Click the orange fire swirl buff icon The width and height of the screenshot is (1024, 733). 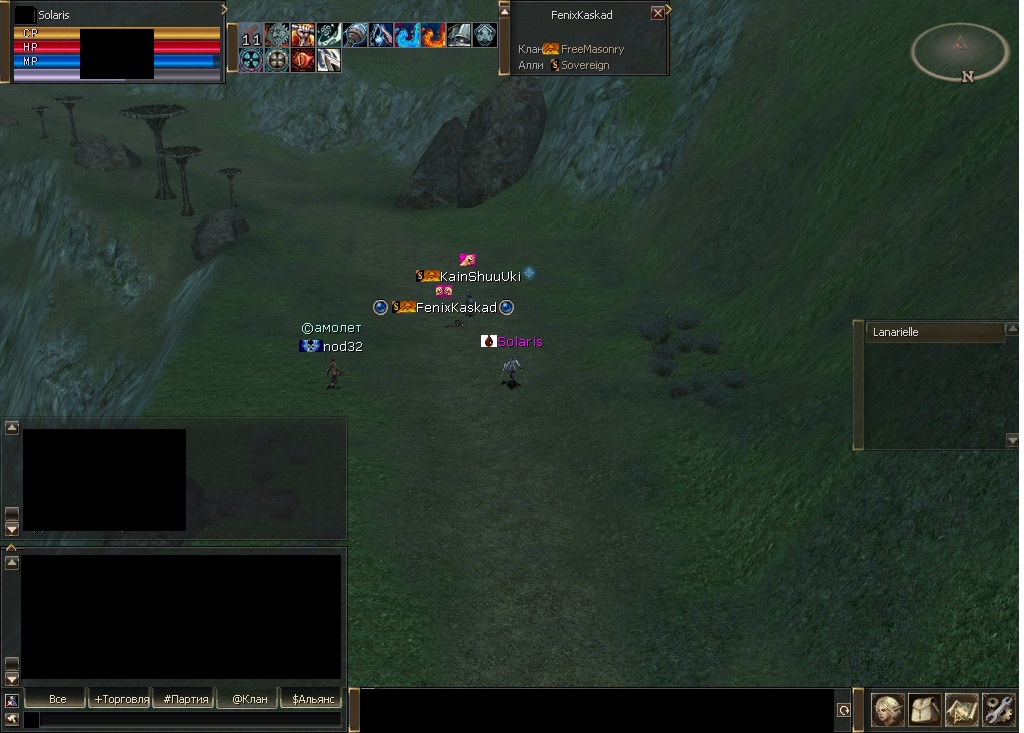(433, 36)
